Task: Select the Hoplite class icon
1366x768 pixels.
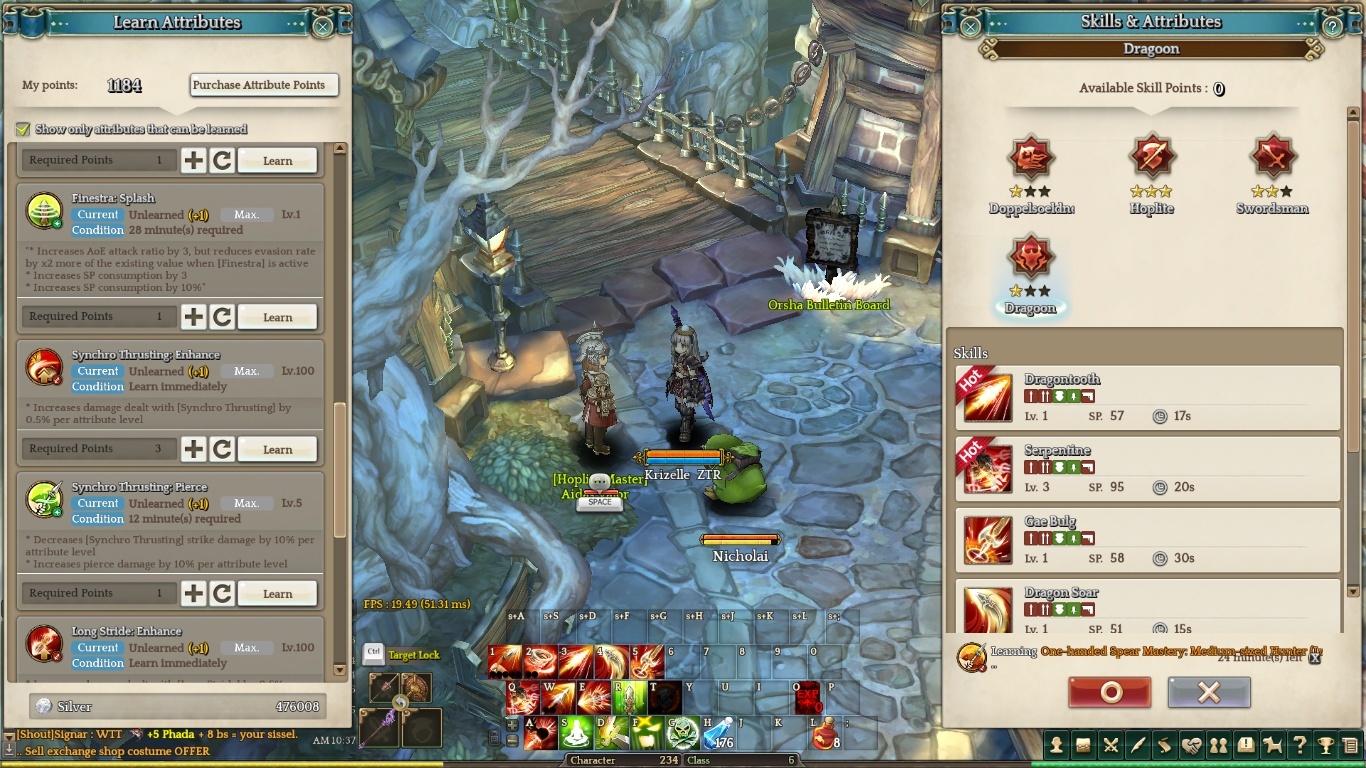Action: tap(1152, 157)
